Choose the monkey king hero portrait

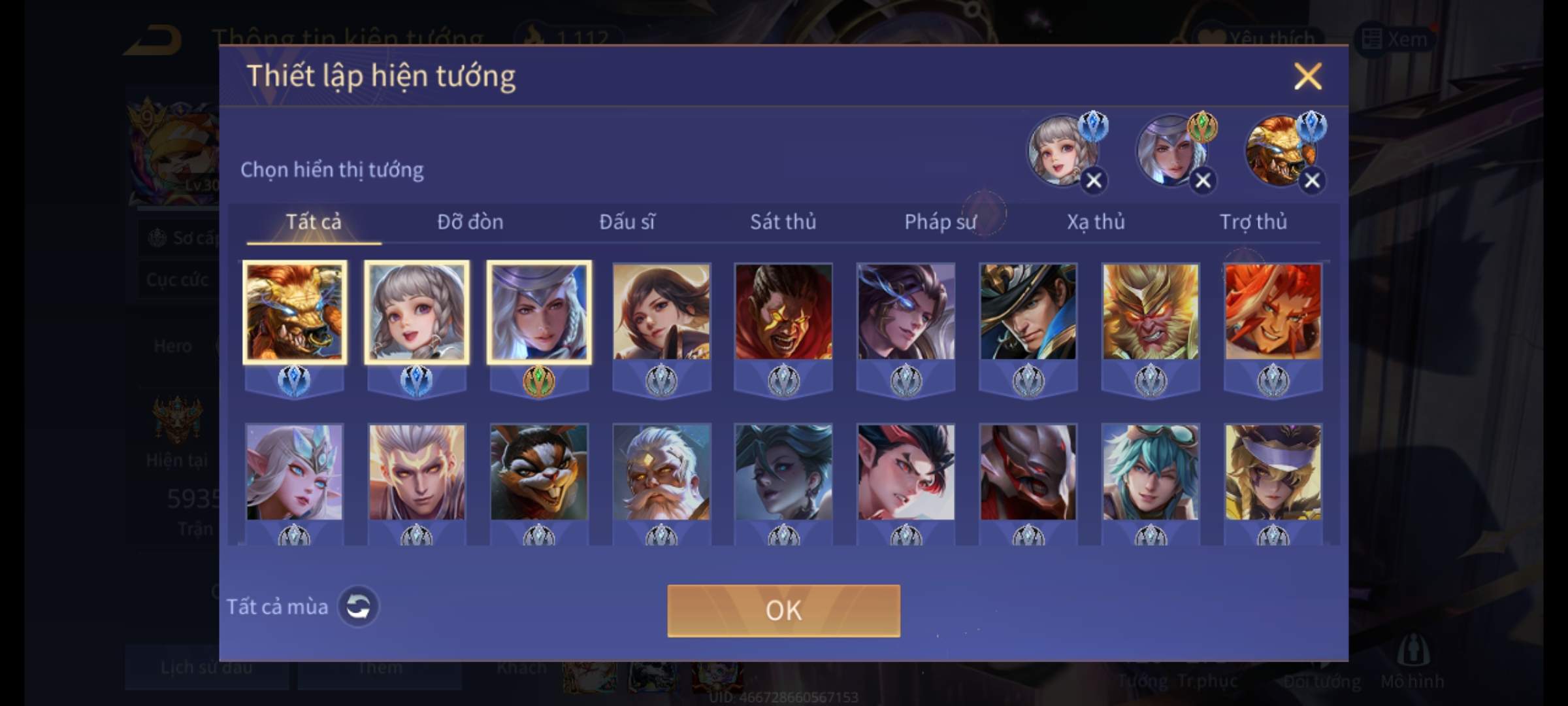(1151, 312)
